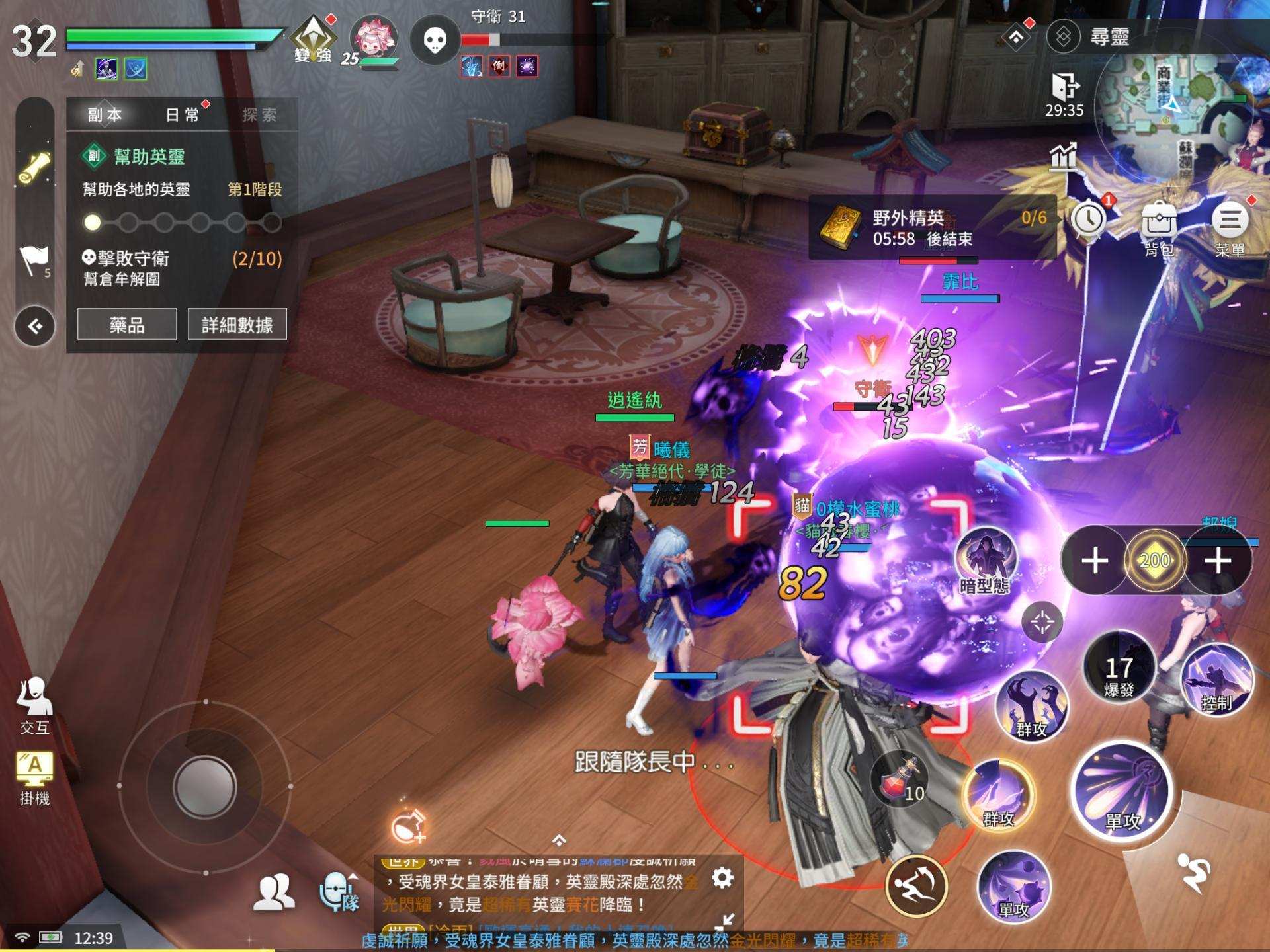Select the 副本 tab
Screen dimensions: 1270x952
coord(105,115)
